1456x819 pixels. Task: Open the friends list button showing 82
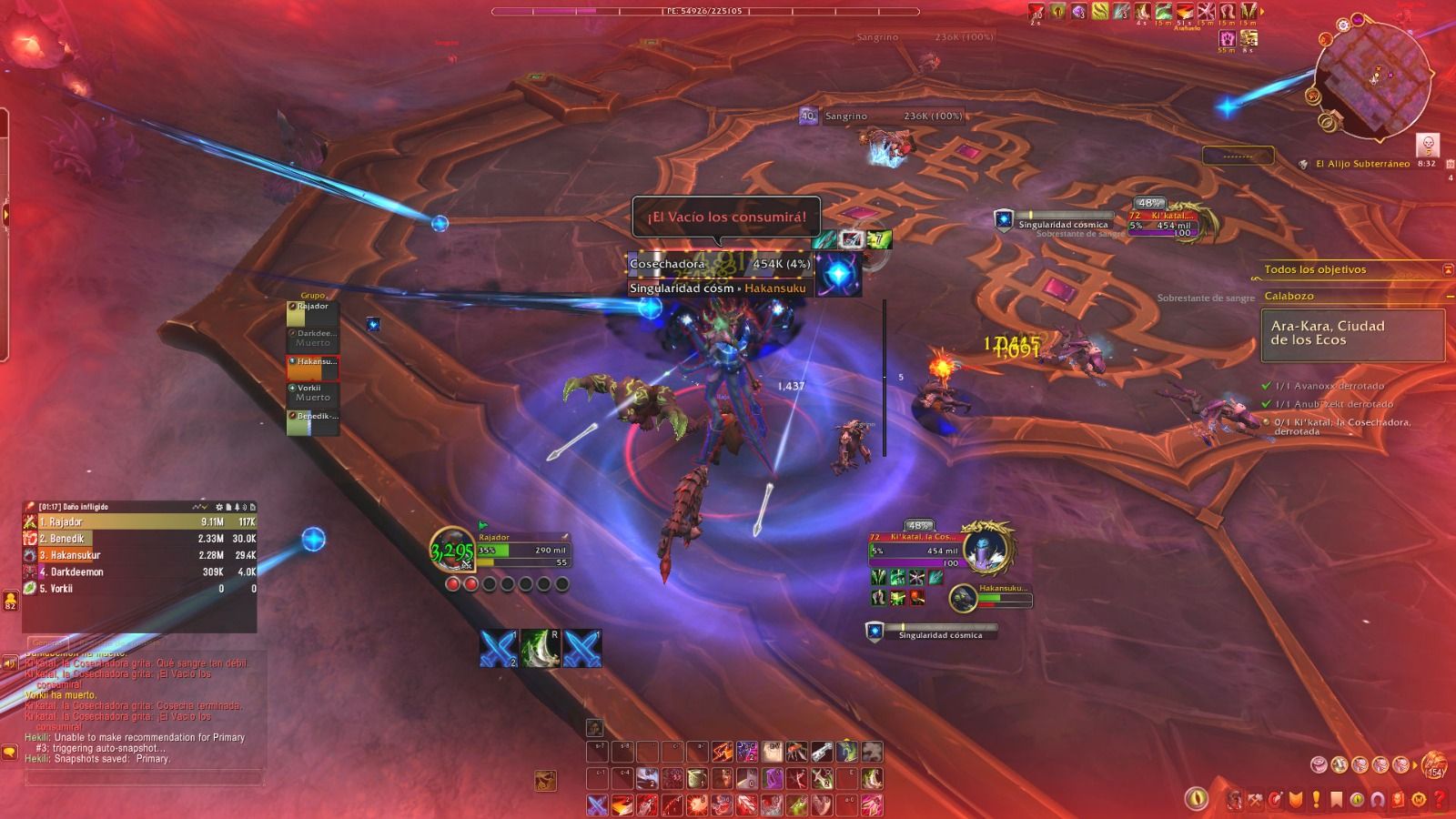coord(10,600)
